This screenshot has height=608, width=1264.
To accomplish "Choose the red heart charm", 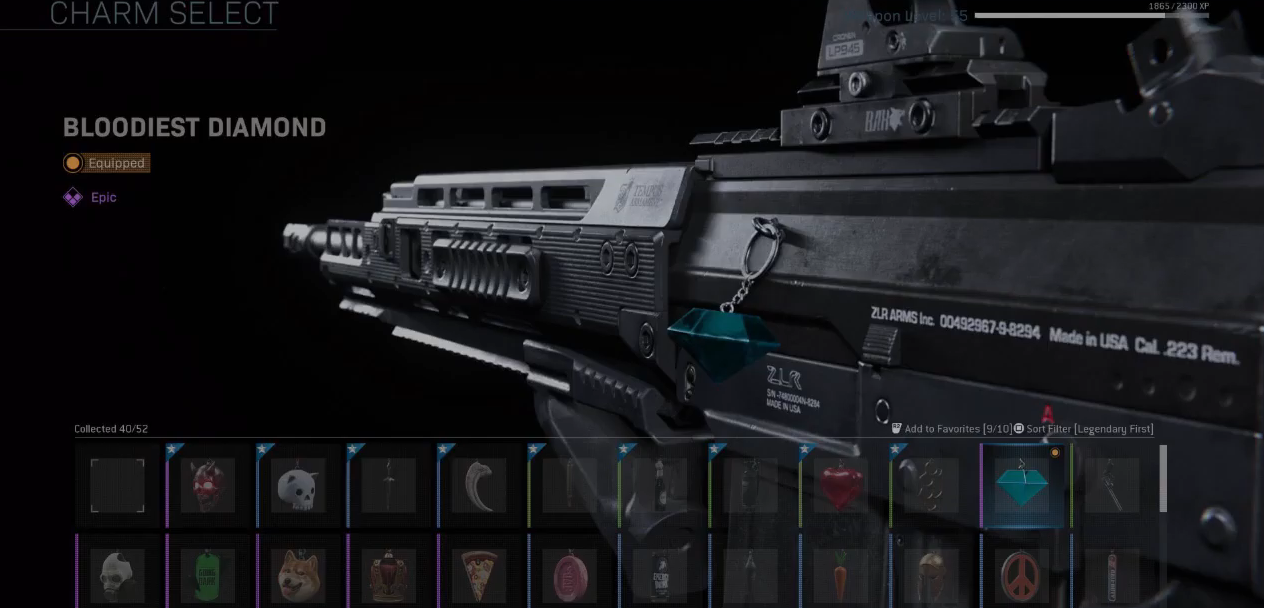I will coord(841,486).
